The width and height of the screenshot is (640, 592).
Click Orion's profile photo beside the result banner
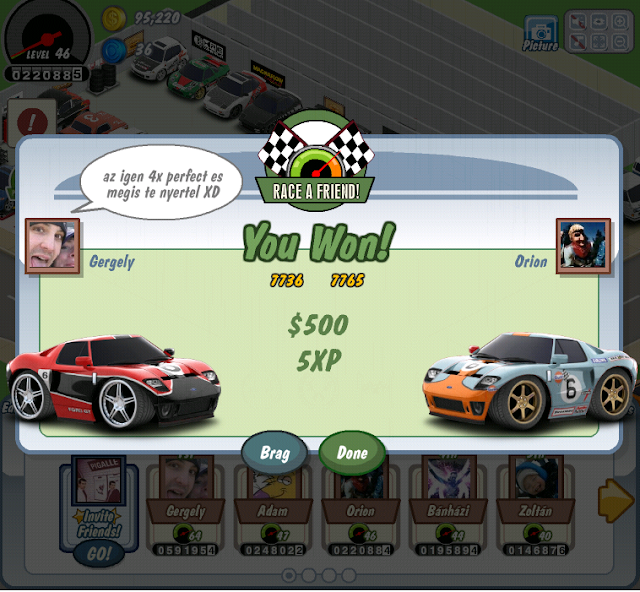tap(583, 245)
